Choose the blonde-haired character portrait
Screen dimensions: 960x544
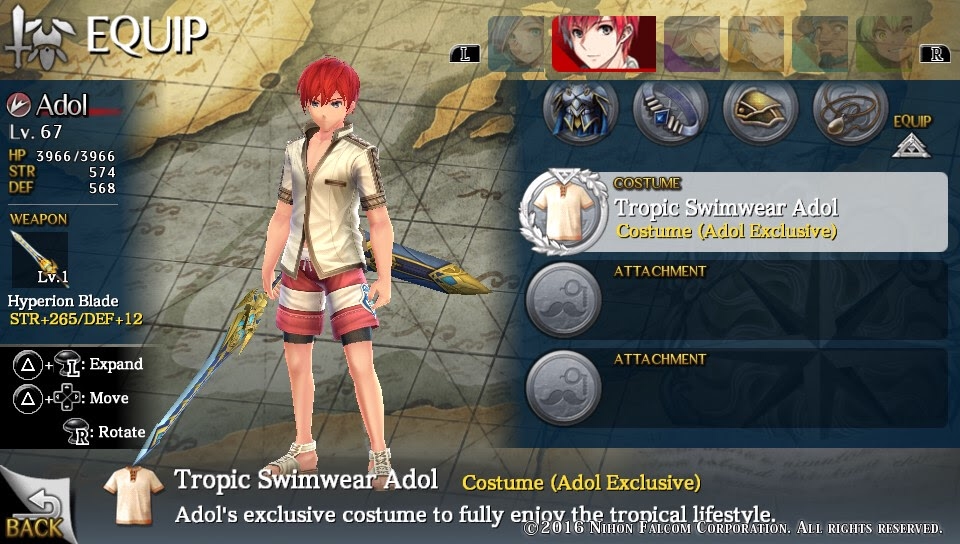[756, 44]
